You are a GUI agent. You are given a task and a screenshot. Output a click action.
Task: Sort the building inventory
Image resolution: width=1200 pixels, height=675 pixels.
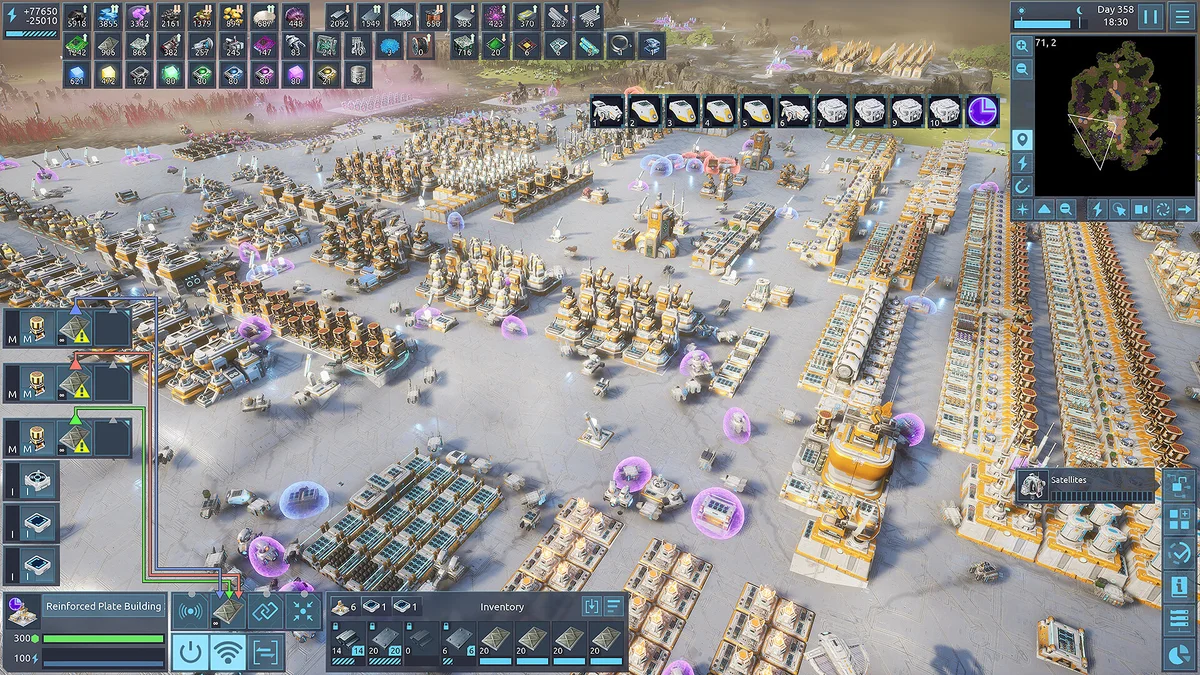point(613,606)
